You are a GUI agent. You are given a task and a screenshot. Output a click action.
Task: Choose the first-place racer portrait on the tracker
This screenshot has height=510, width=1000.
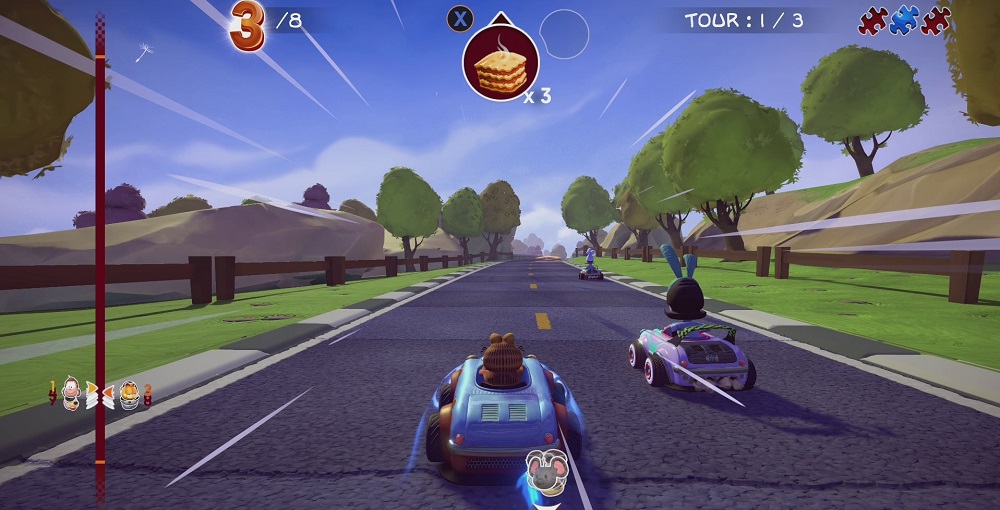point(72,394)
